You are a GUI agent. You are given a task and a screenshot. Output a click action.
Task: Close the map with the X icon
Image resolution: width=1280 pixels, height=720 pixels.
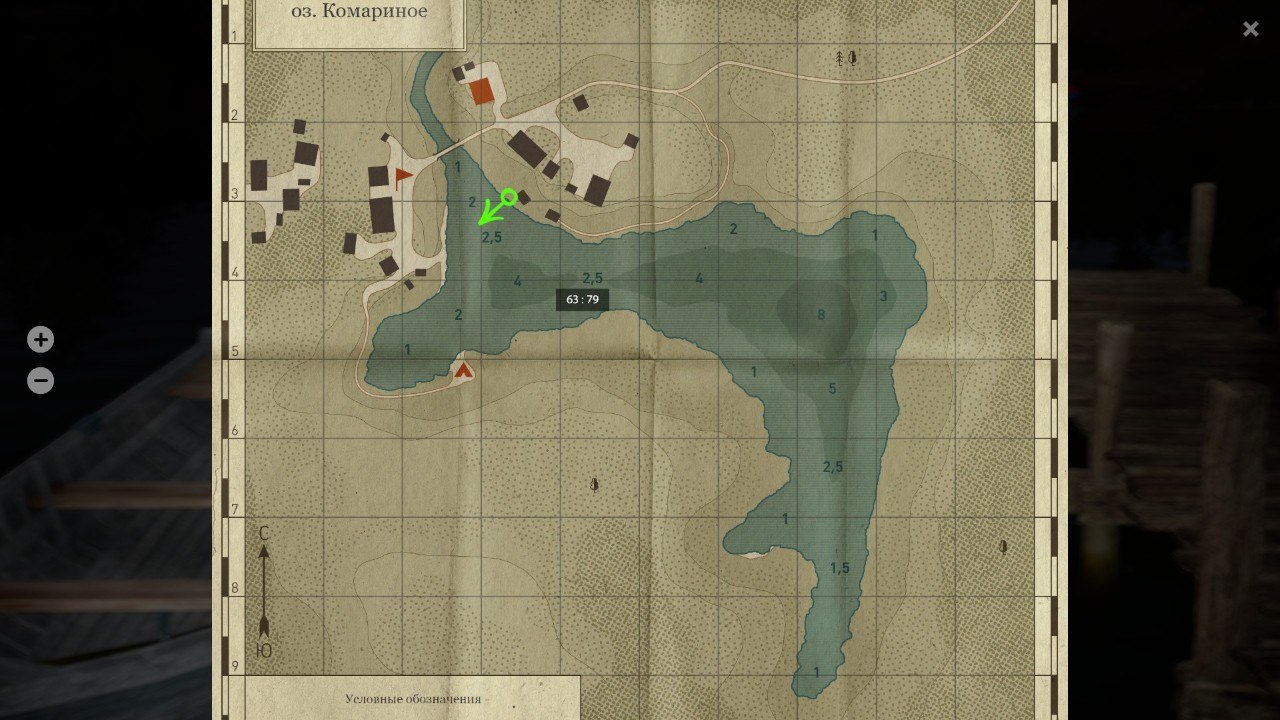1249,29
